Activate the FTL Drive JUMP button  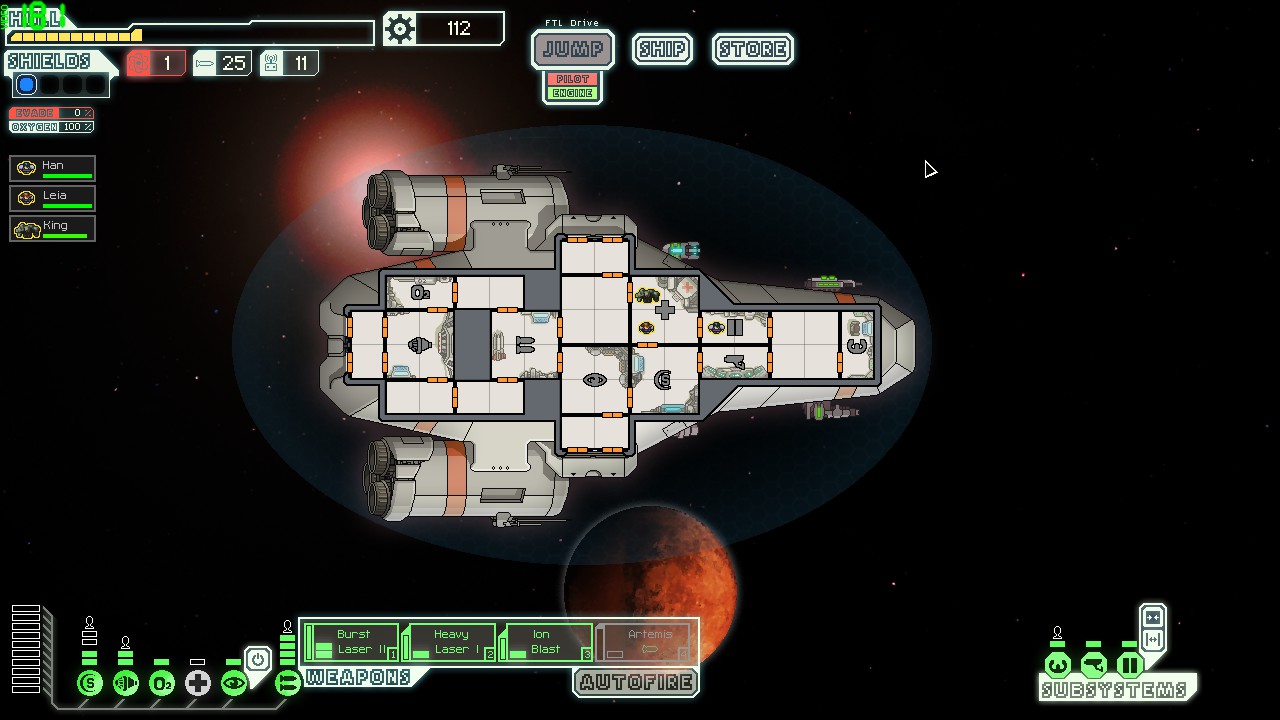tap(572, 49)
